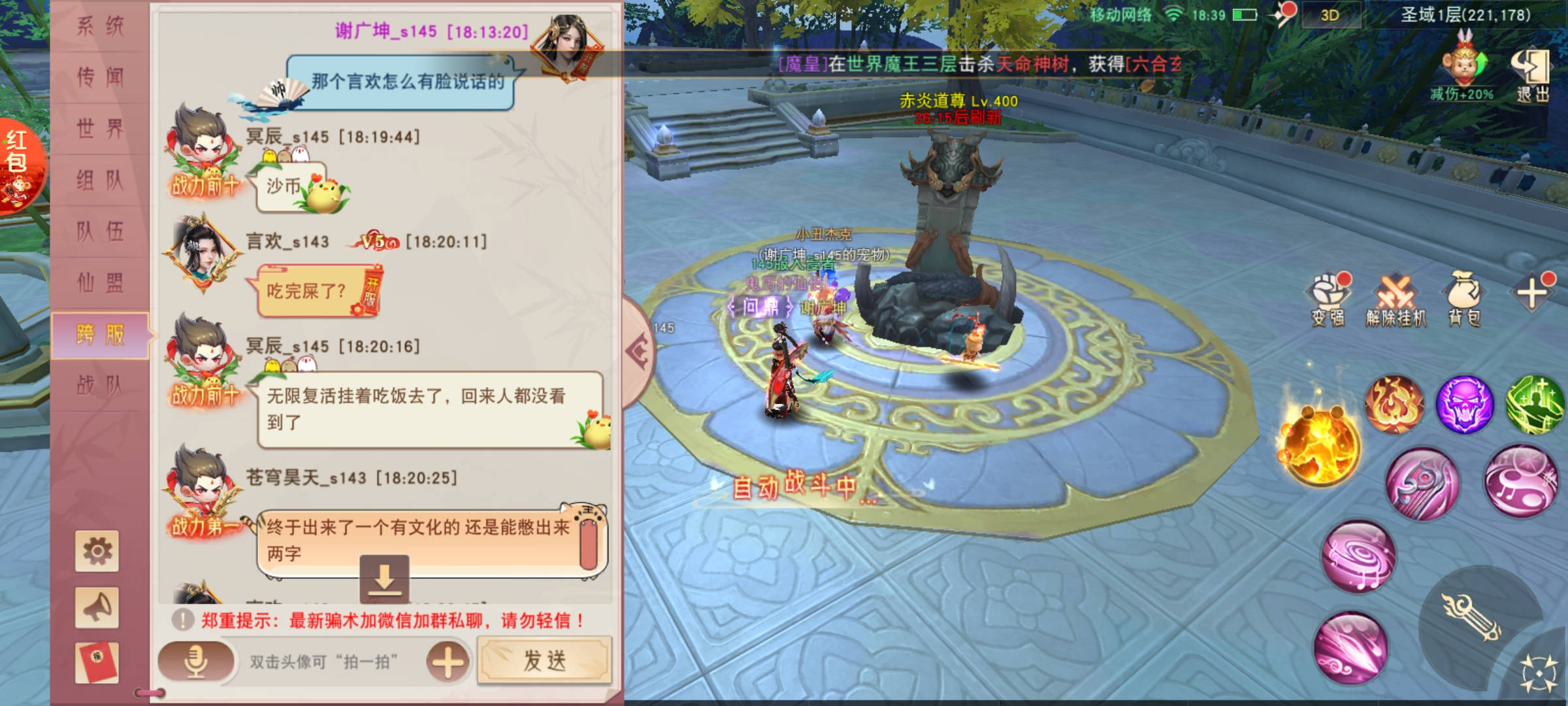Image resolution: width=1568 pixels, height=706 pixels.
Task: Click the megaphone horn icon
Action: click(x=97, y=607)
